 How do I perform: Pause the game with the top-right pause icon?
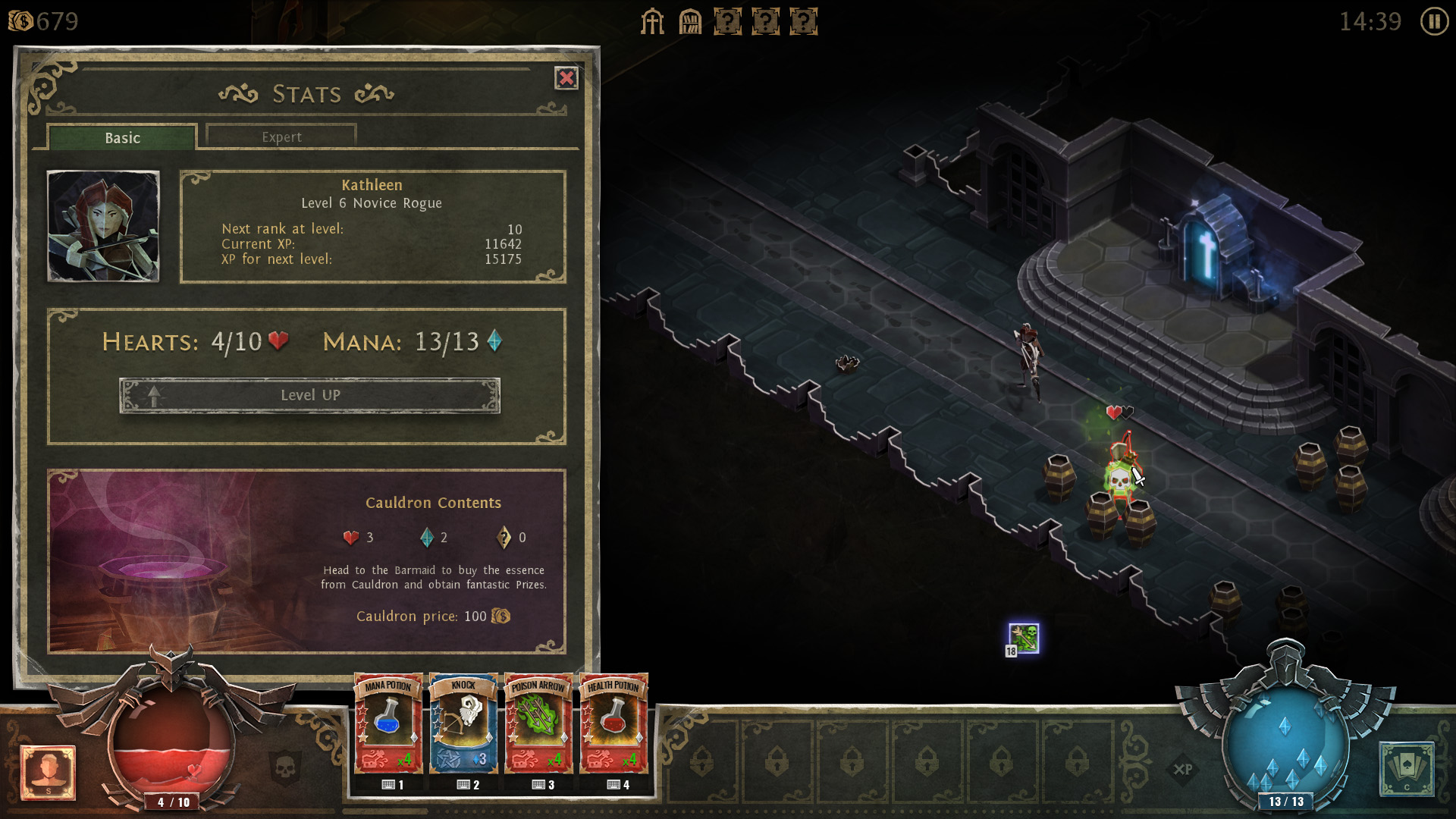1433,22
